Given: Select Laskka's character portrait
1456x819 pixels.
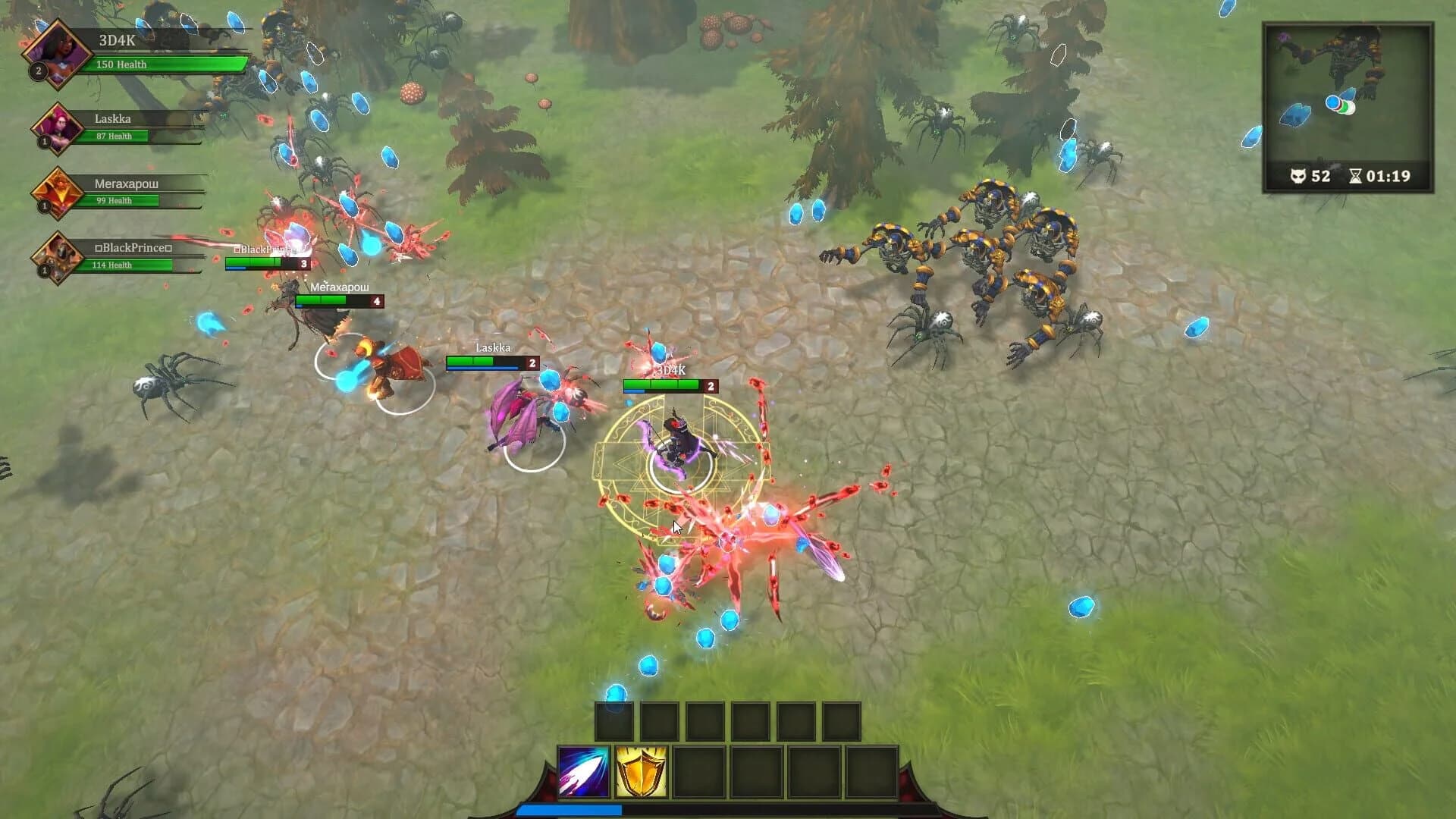Looking at the screenshot, I should pos(59,129).
